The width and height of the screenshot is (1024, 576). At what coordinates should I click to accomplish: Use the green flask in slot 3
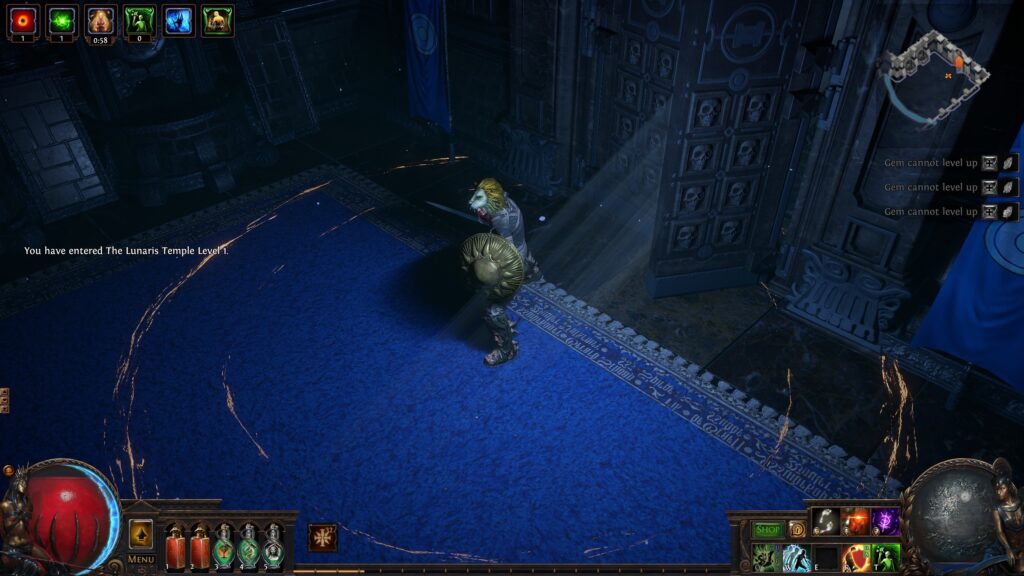224,547
